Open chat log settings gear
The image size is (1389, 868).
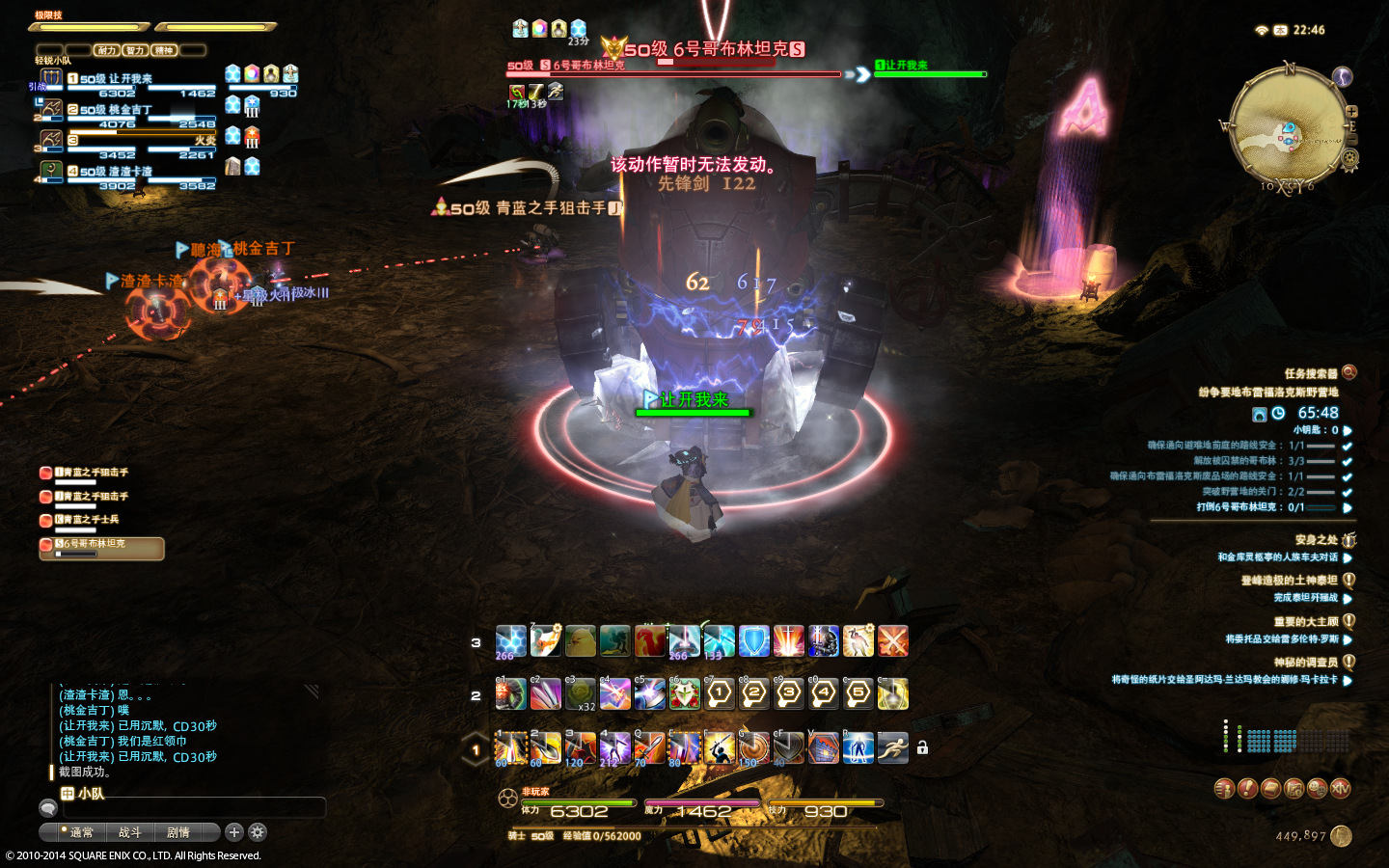tap(258, 832)
